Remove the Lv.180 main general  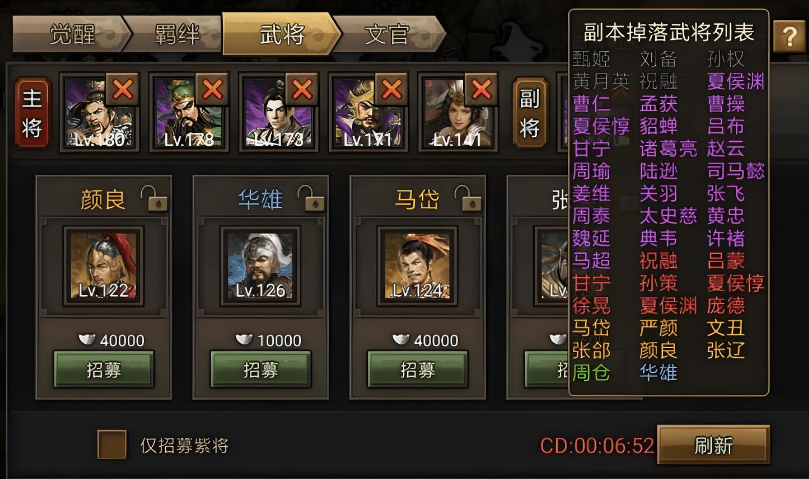pyautogui.click(x=123, y=89)
